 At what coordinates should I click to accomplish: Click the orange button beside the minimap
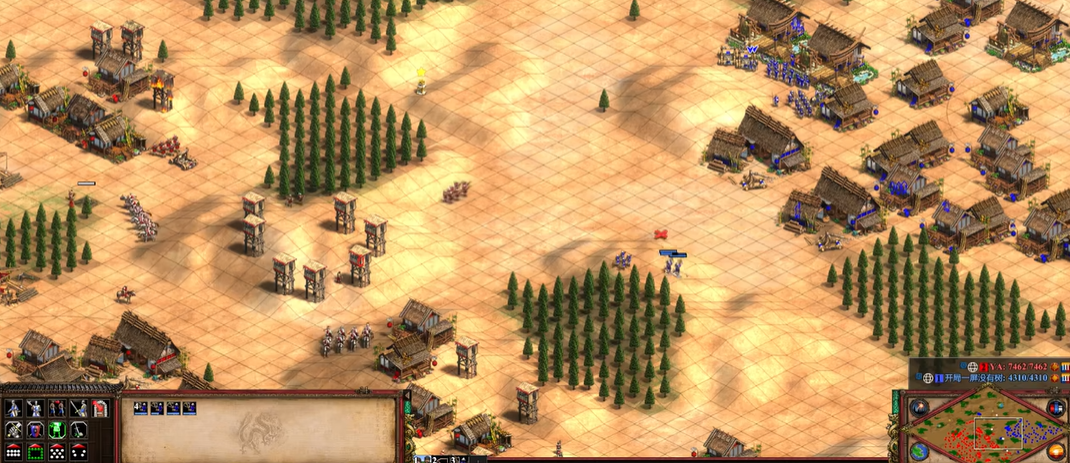1056,451
